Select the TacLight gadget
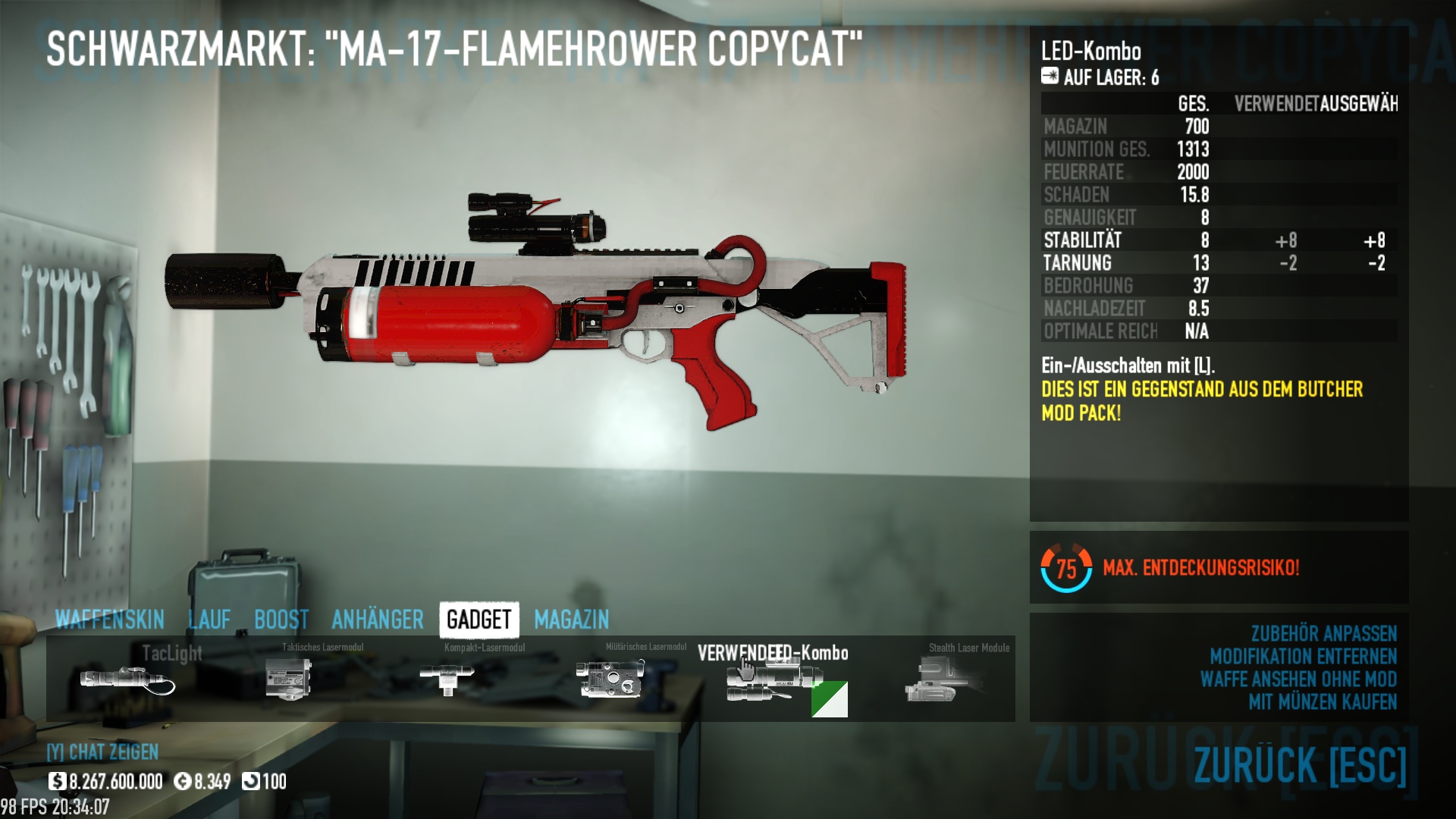The height and width of the screenshot is (819, 1456). click(x=127, y=678)
